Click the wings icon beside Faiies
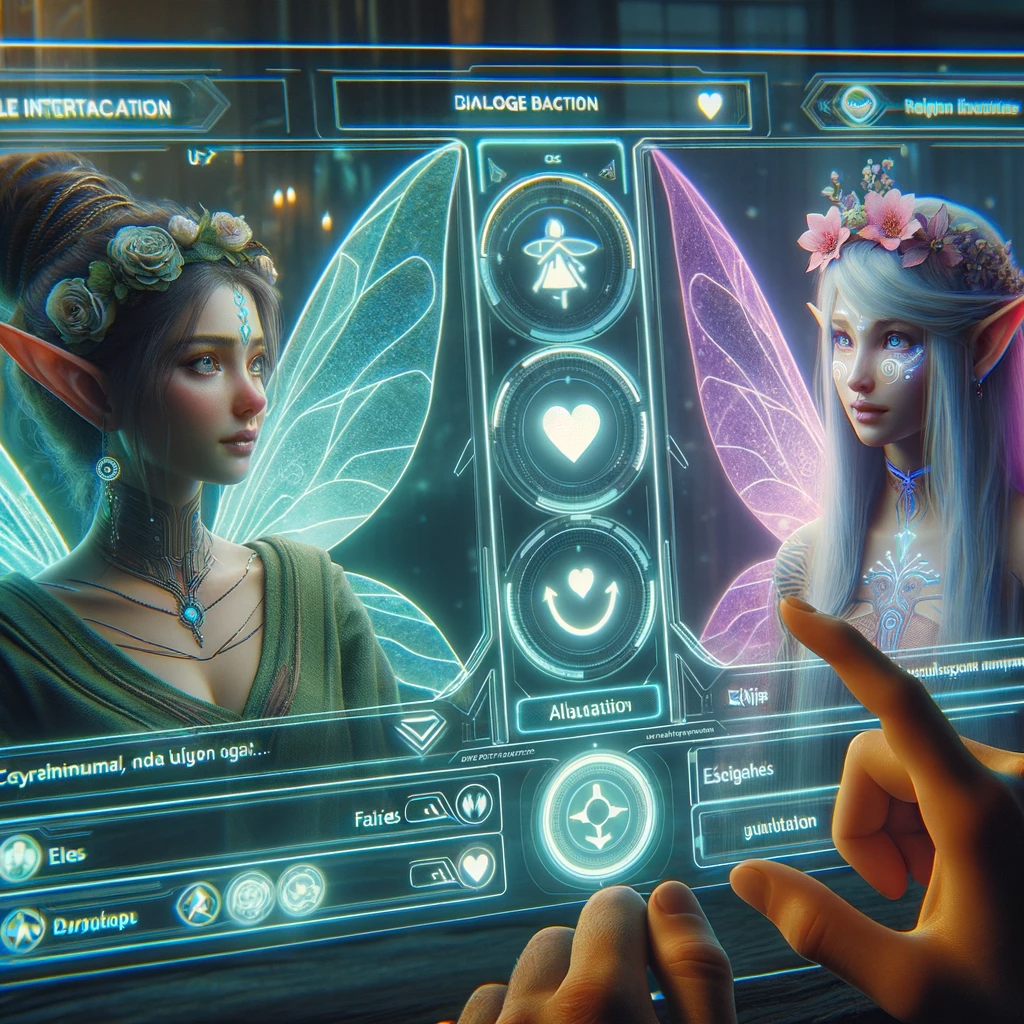 point(472,803)
